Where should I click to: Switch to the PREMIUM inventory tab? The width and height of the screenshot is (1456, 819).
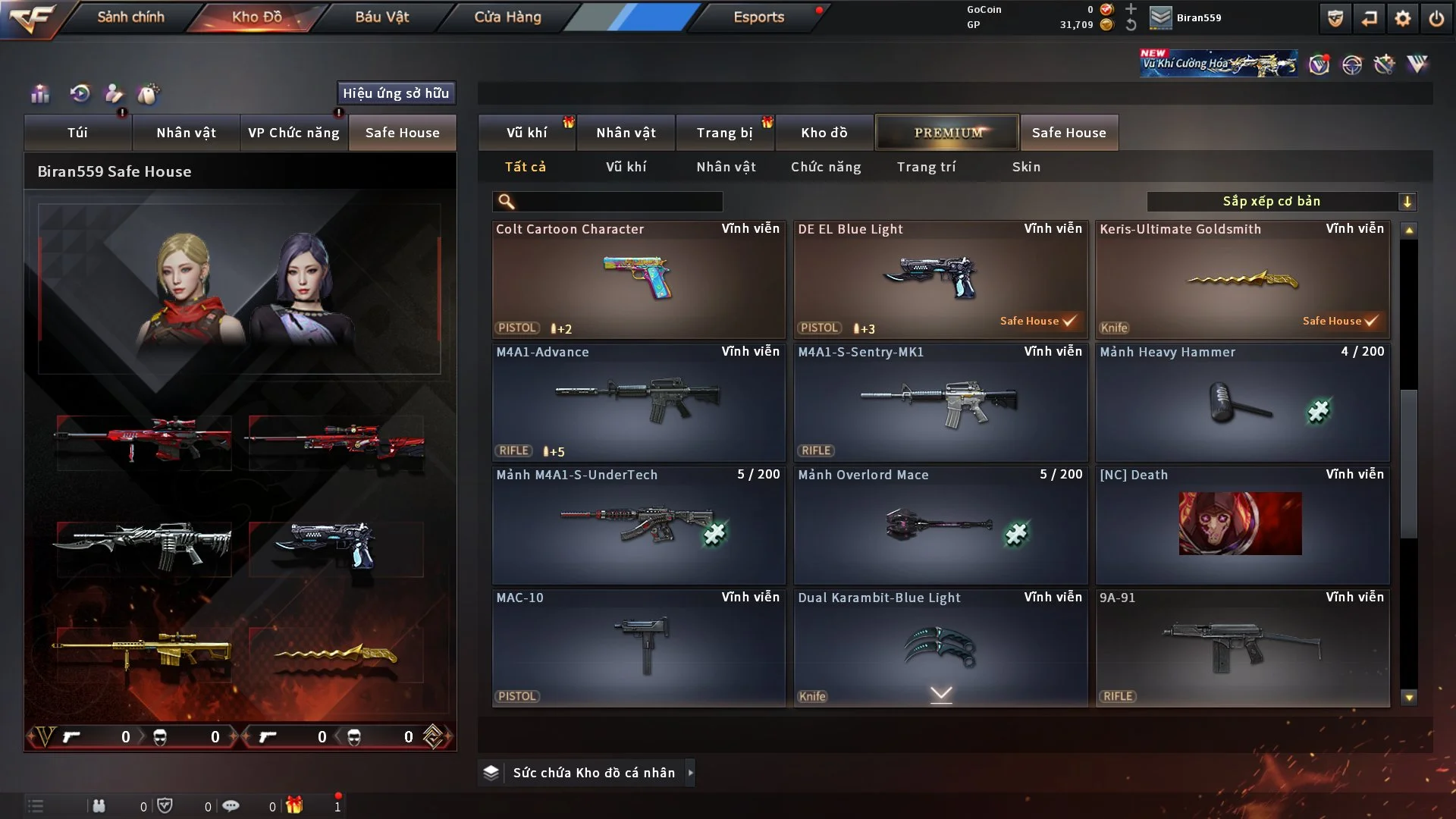[947, 133]
